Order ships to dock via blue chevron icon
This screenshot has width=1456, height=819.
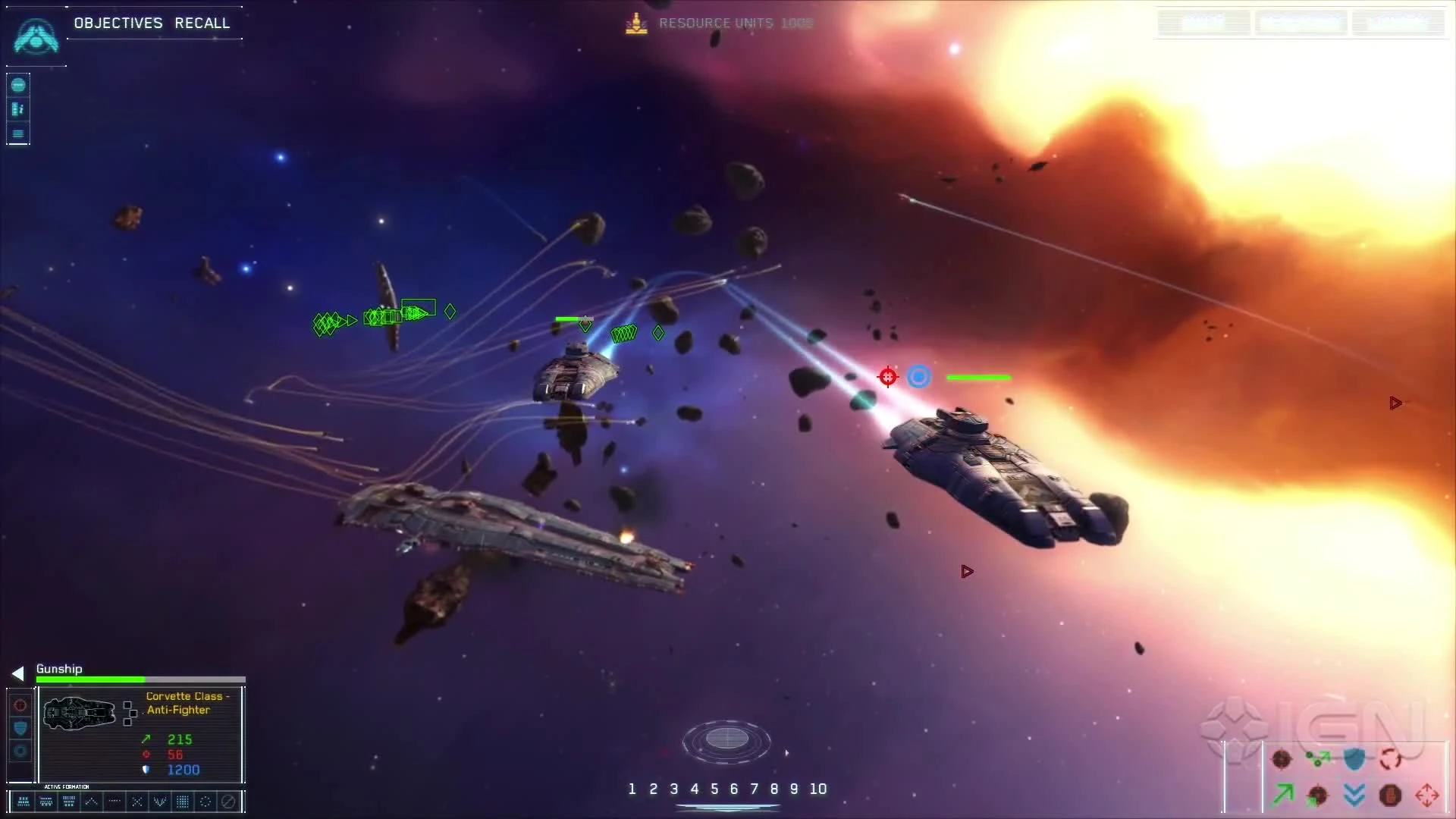(1354, 796)
